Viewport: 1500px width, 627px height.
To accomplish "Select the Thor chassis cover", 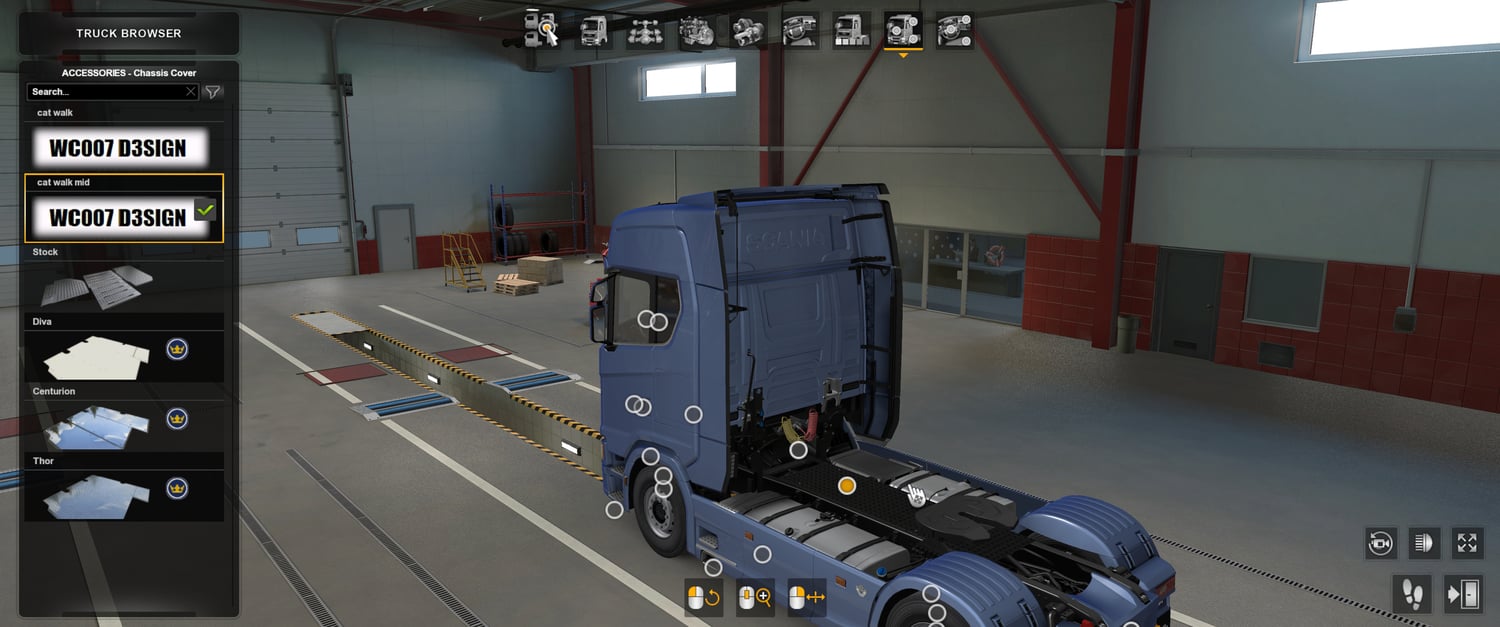I will [x=97, y=495].
